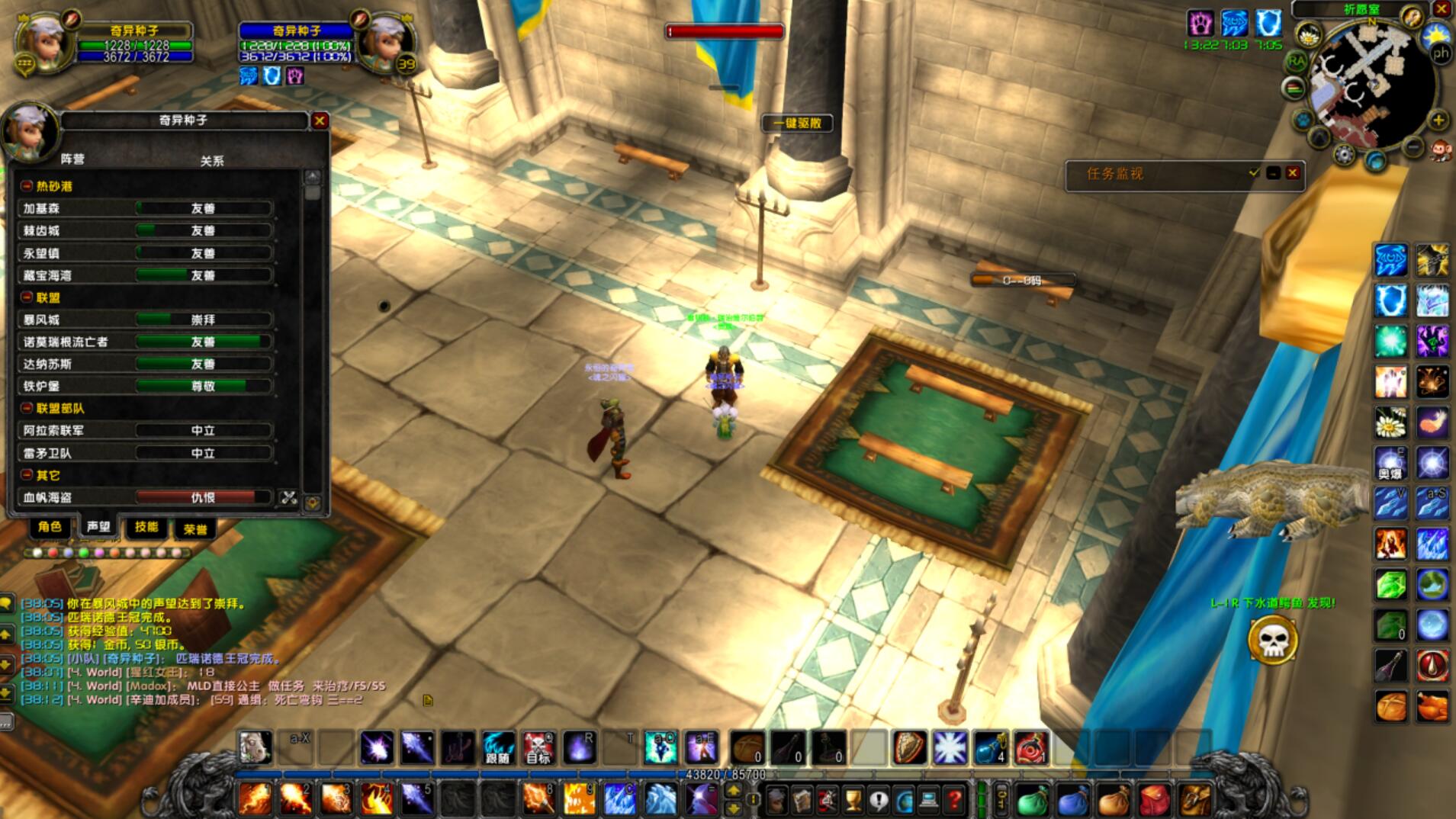Close the reputation panel
Image resolution: width=1456 pixels, height=819 pixels.
320,120
